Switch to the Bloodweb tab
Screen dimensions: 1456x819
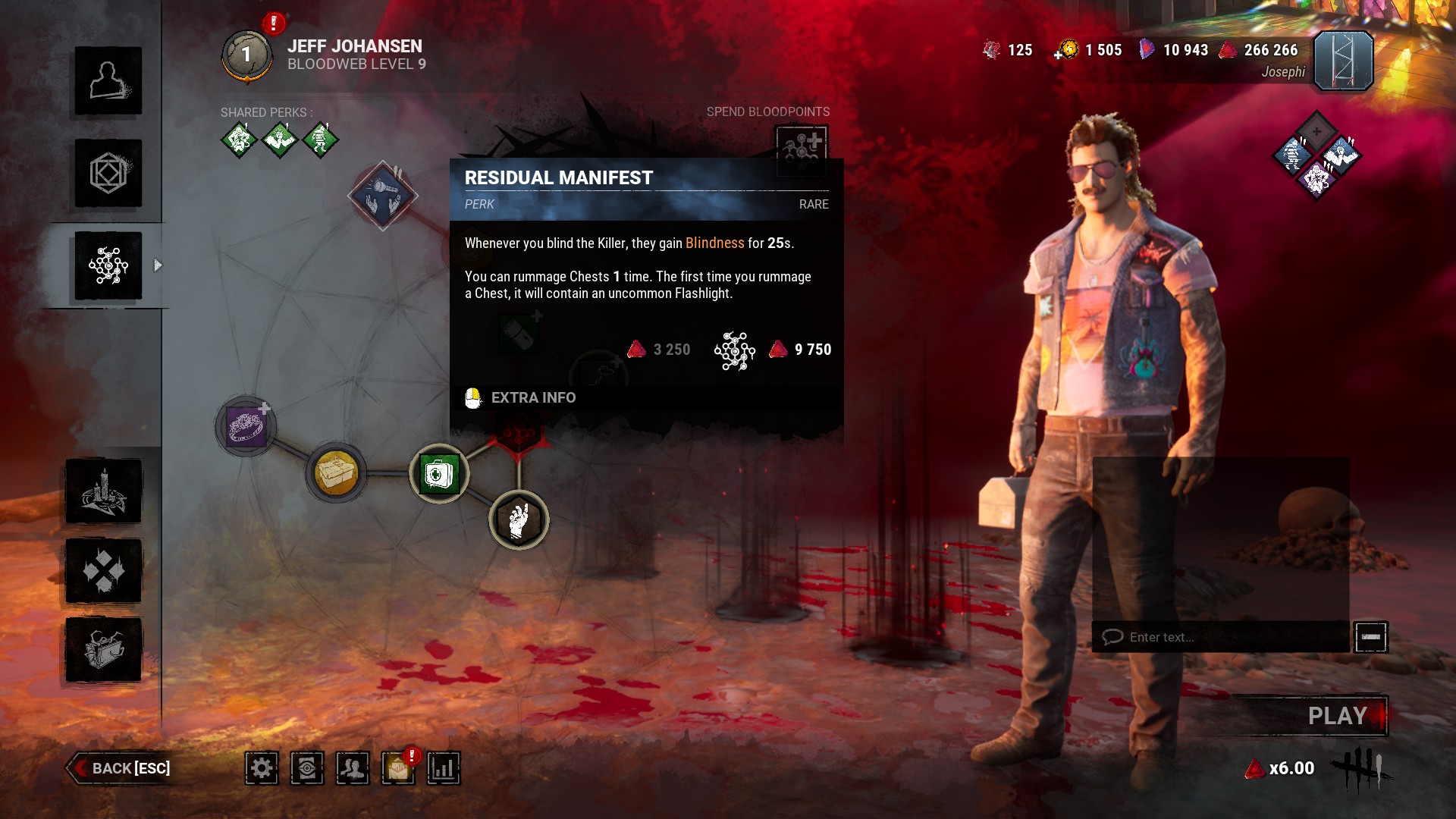[108, 266]
